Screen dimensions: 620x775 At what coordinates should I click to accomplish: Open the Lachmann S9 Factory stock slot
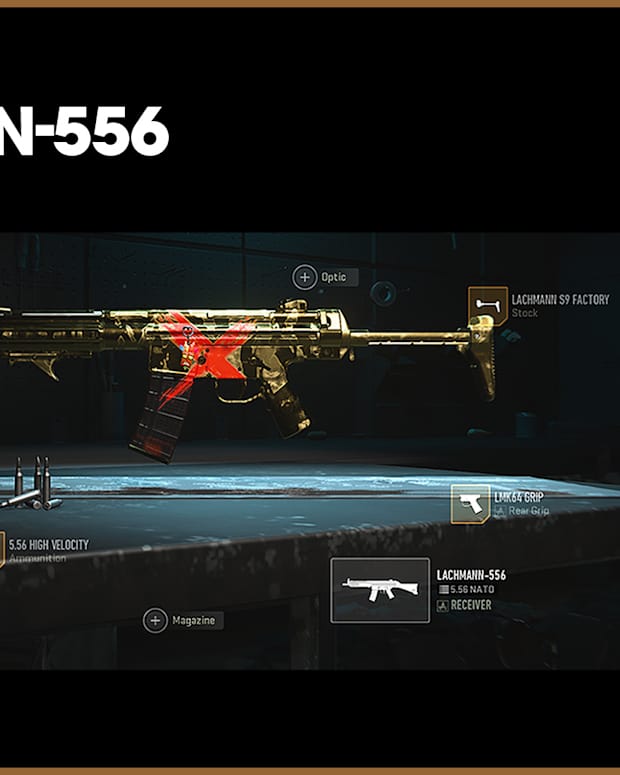pyautogui.click(x=488, y=306)
